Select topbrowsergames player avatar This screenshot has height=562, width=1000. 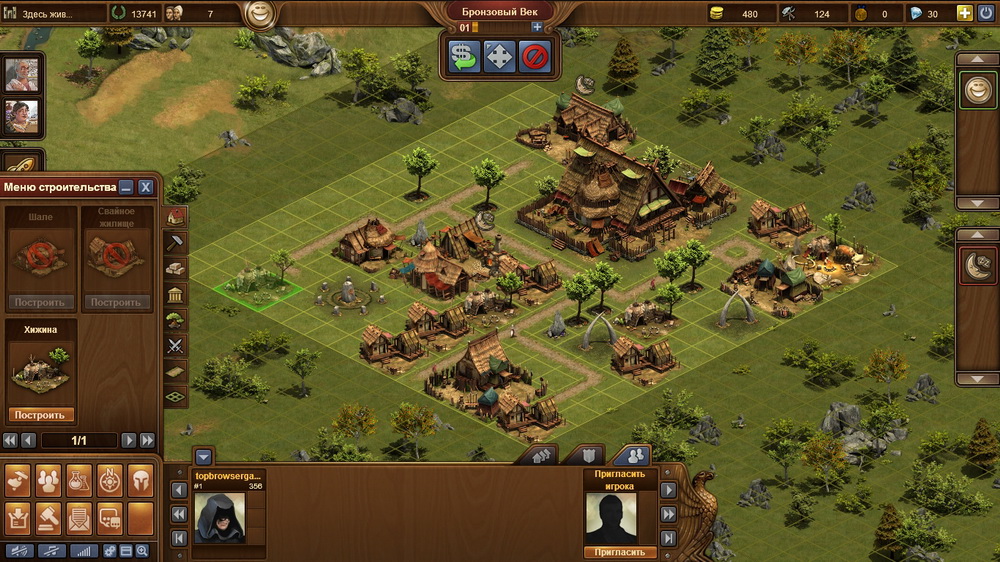219,517
